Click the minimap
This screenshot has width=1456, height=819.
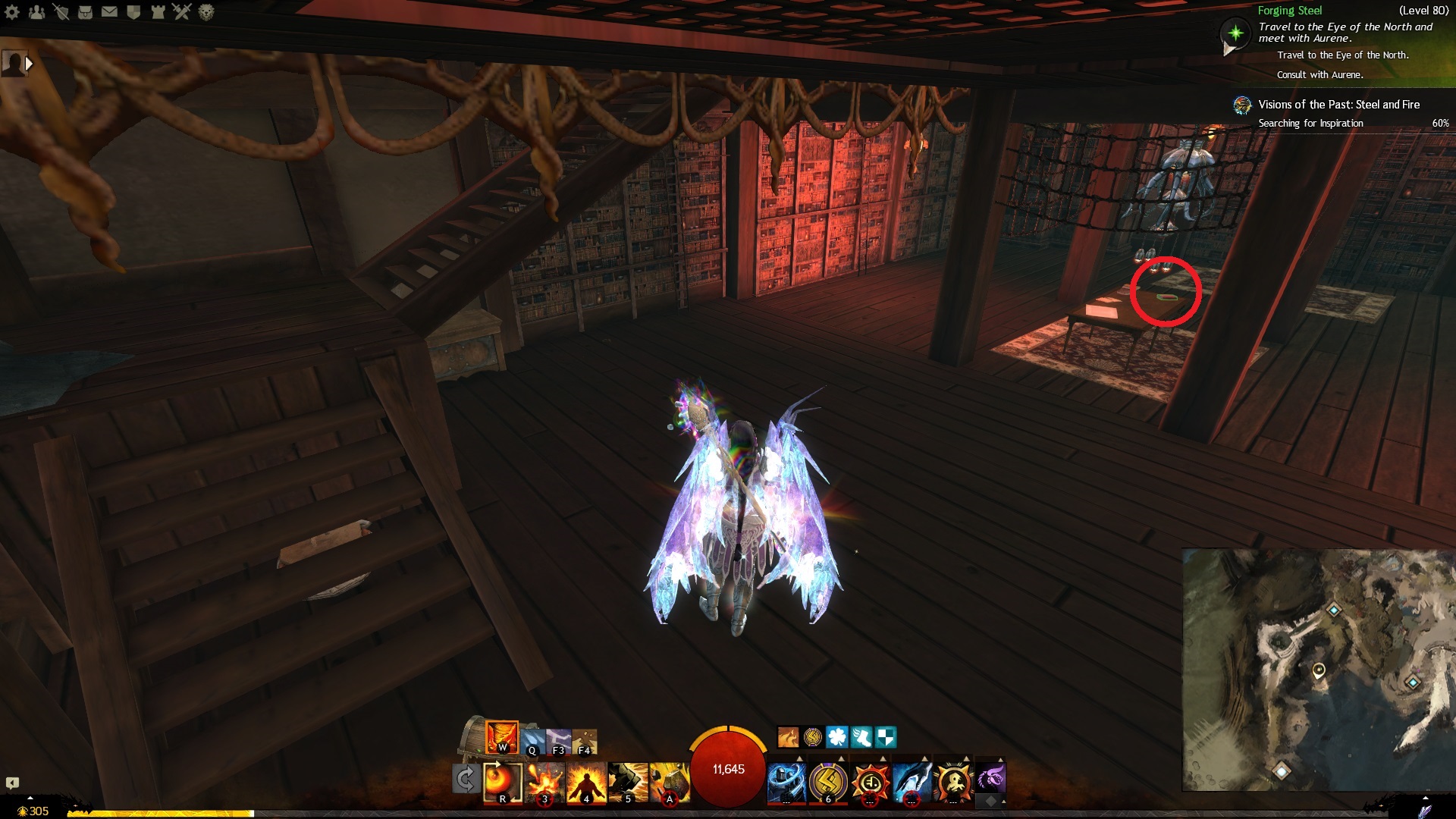(x=1318, y=670)
